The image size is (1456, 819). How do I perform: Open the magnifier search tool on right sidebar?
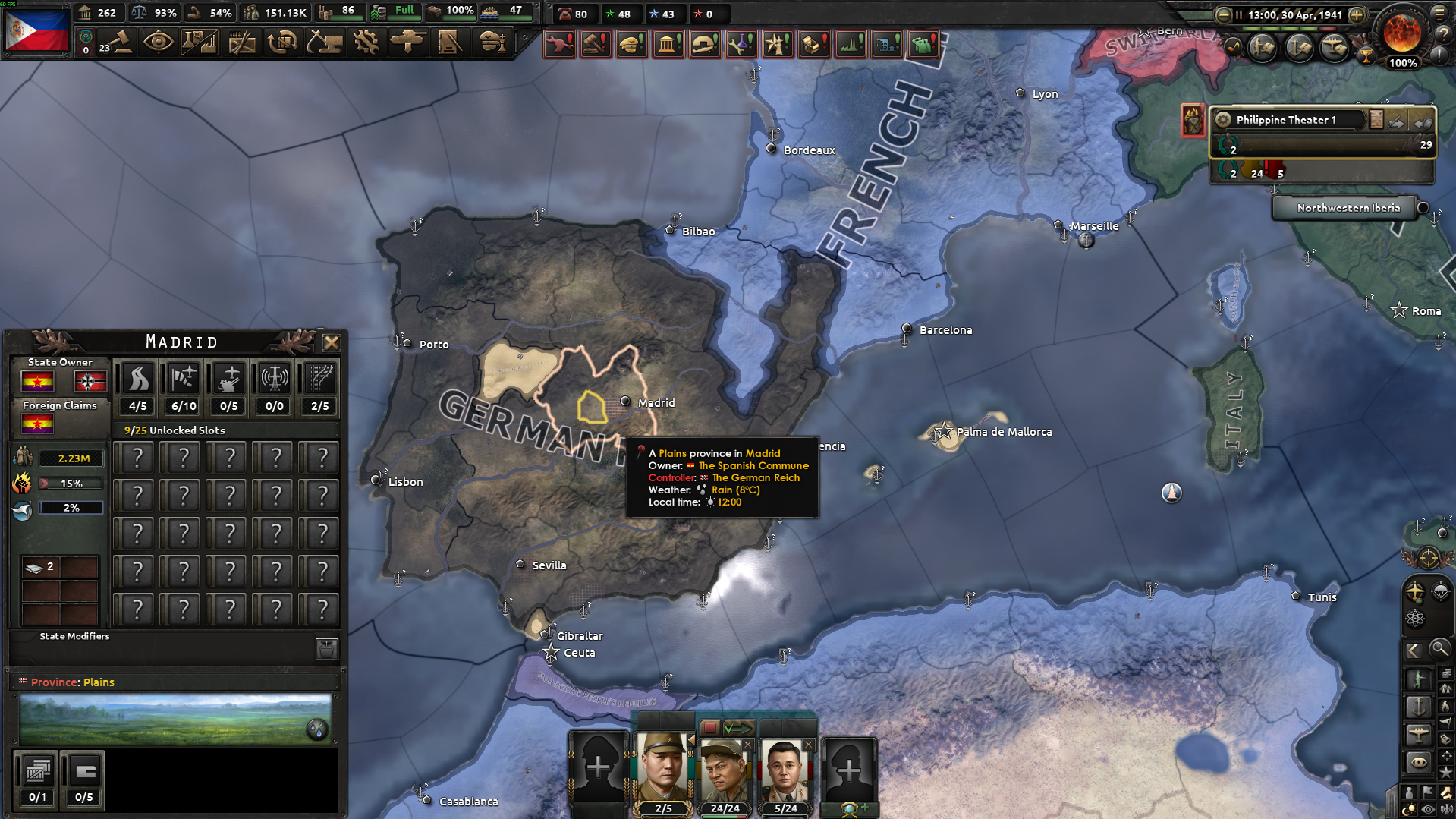coord(1440,649)
